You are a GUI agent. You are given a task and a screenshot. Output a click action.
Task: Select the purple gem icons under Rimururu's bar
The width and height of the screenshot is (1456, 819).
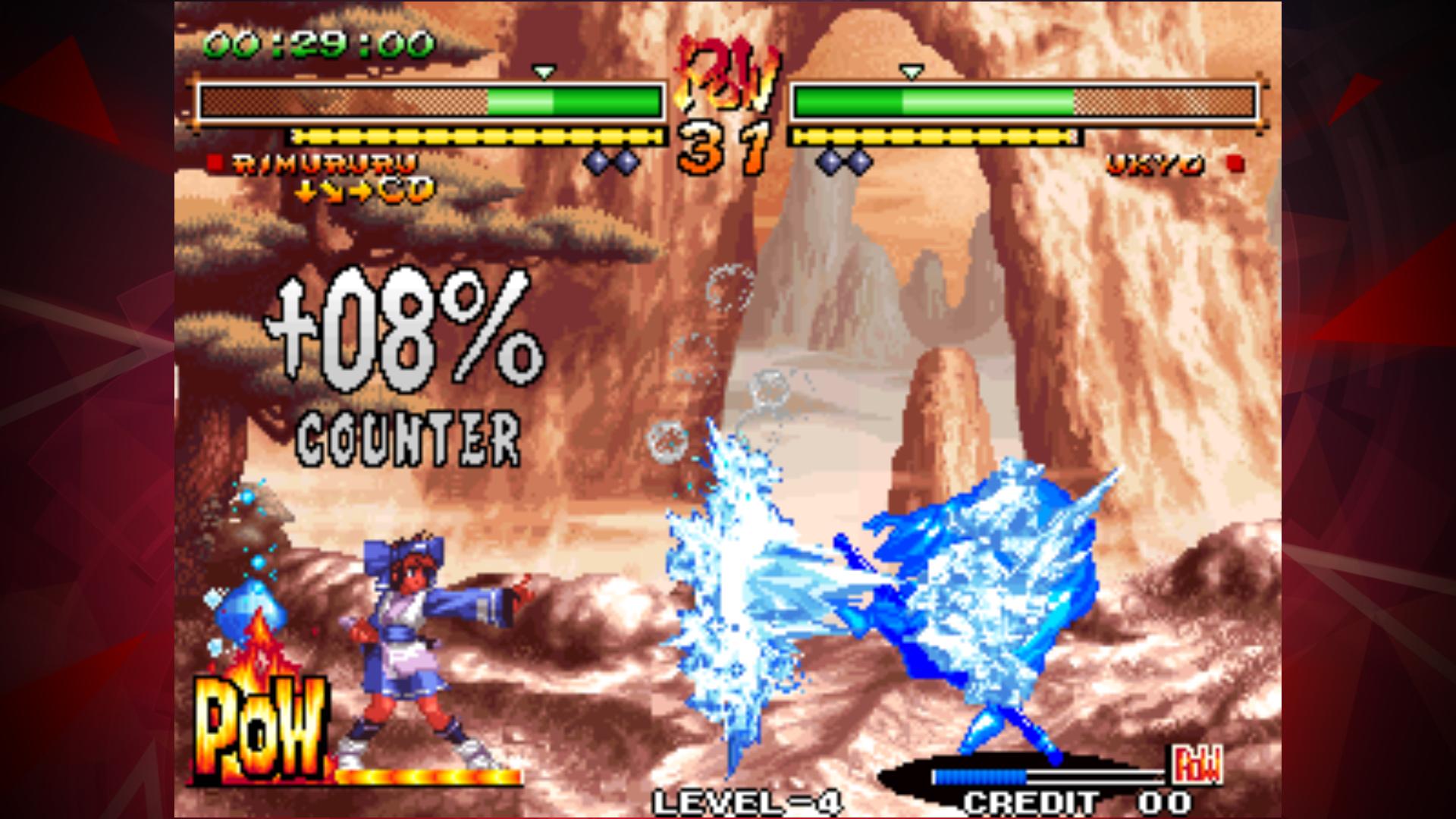pos(611,159)
